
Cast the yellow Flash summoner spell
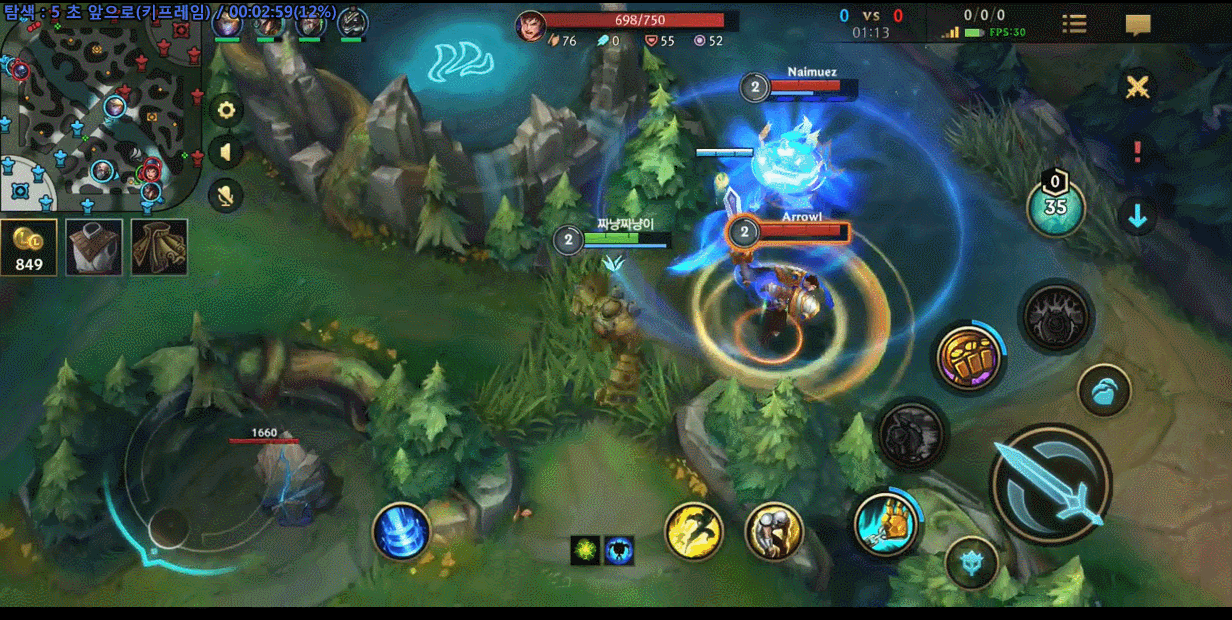694,530
